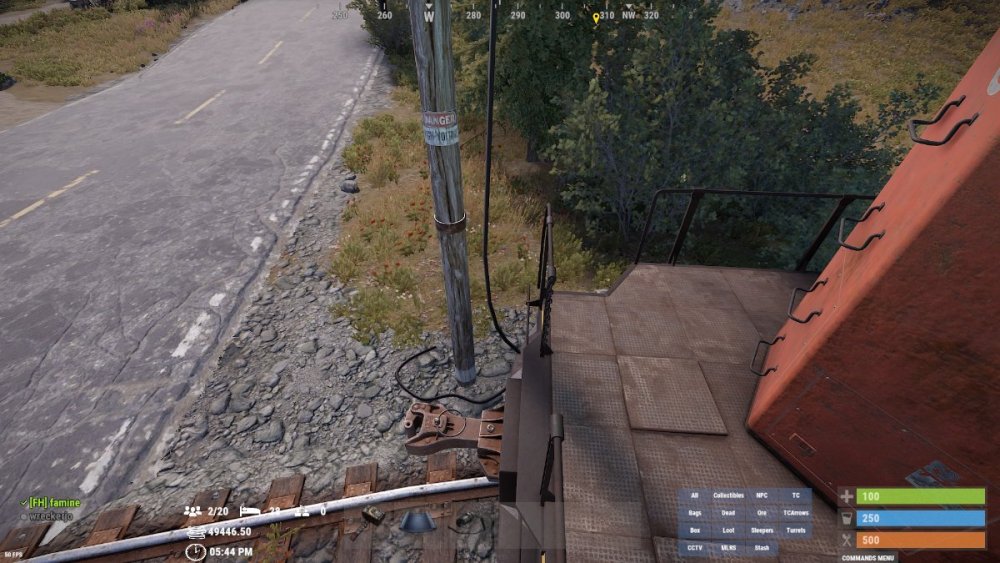The image size is (1000, 563).
Task: Open the Commands Menu
Action: pyautogui.click(x=868, y=557)
